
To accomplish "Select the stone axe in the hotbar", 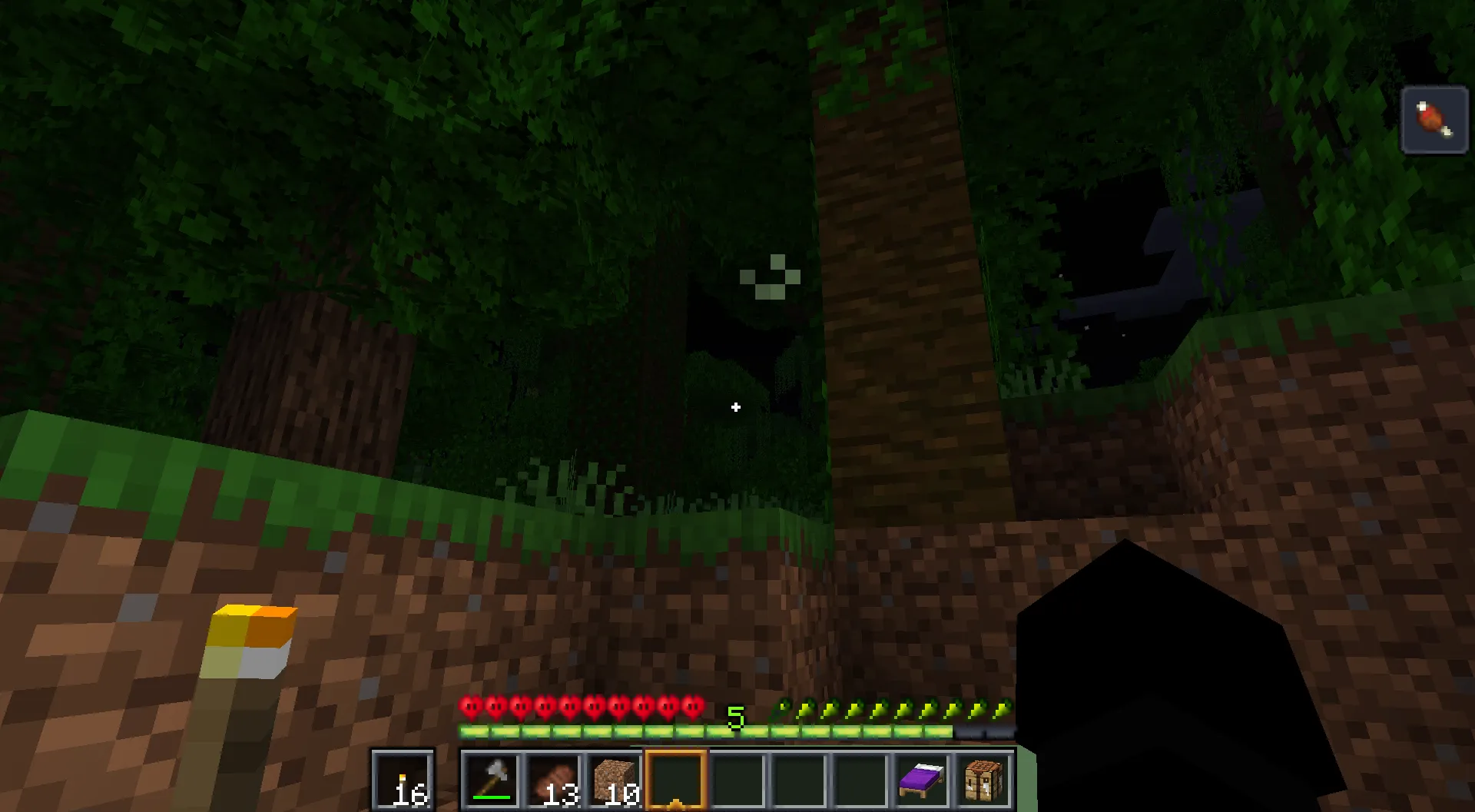I will click(x=492, y=778).
